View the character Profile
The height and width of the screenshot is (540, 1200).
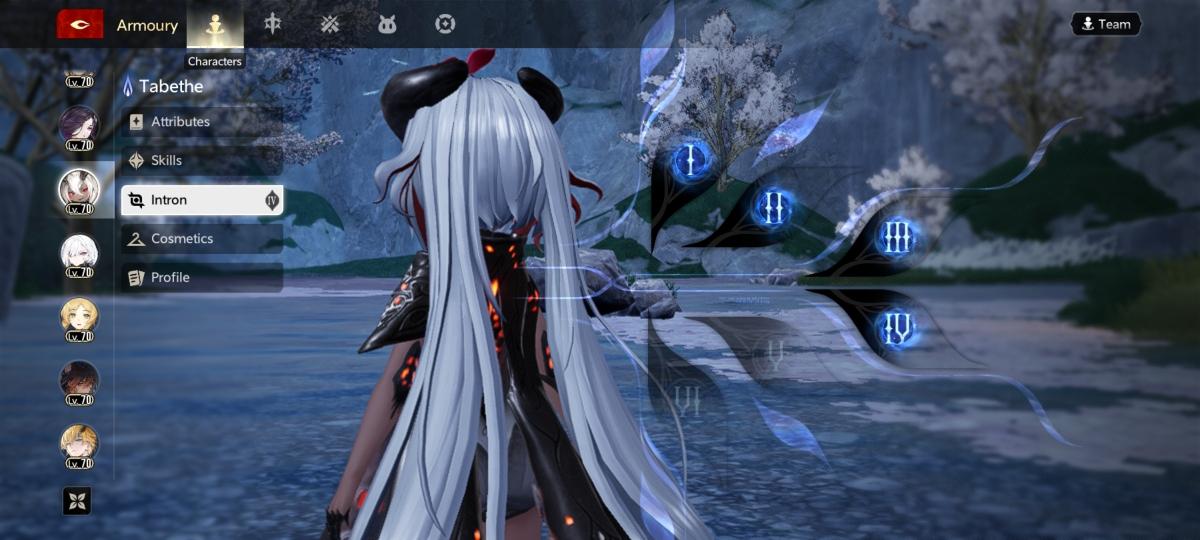tap(201, 277)
